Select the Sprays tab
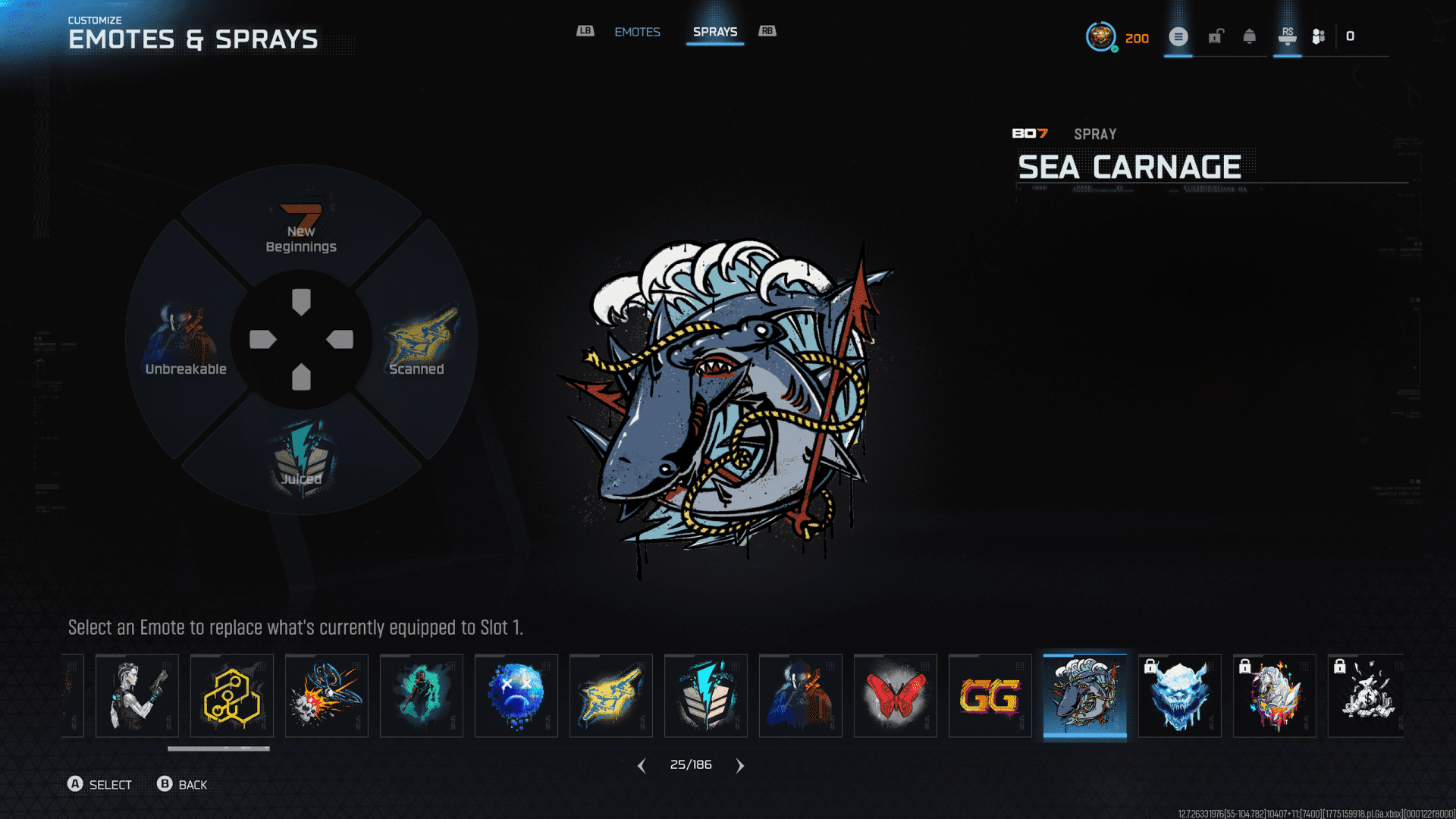Viewport: 1456px width, 819px height. tap(714, 32)
